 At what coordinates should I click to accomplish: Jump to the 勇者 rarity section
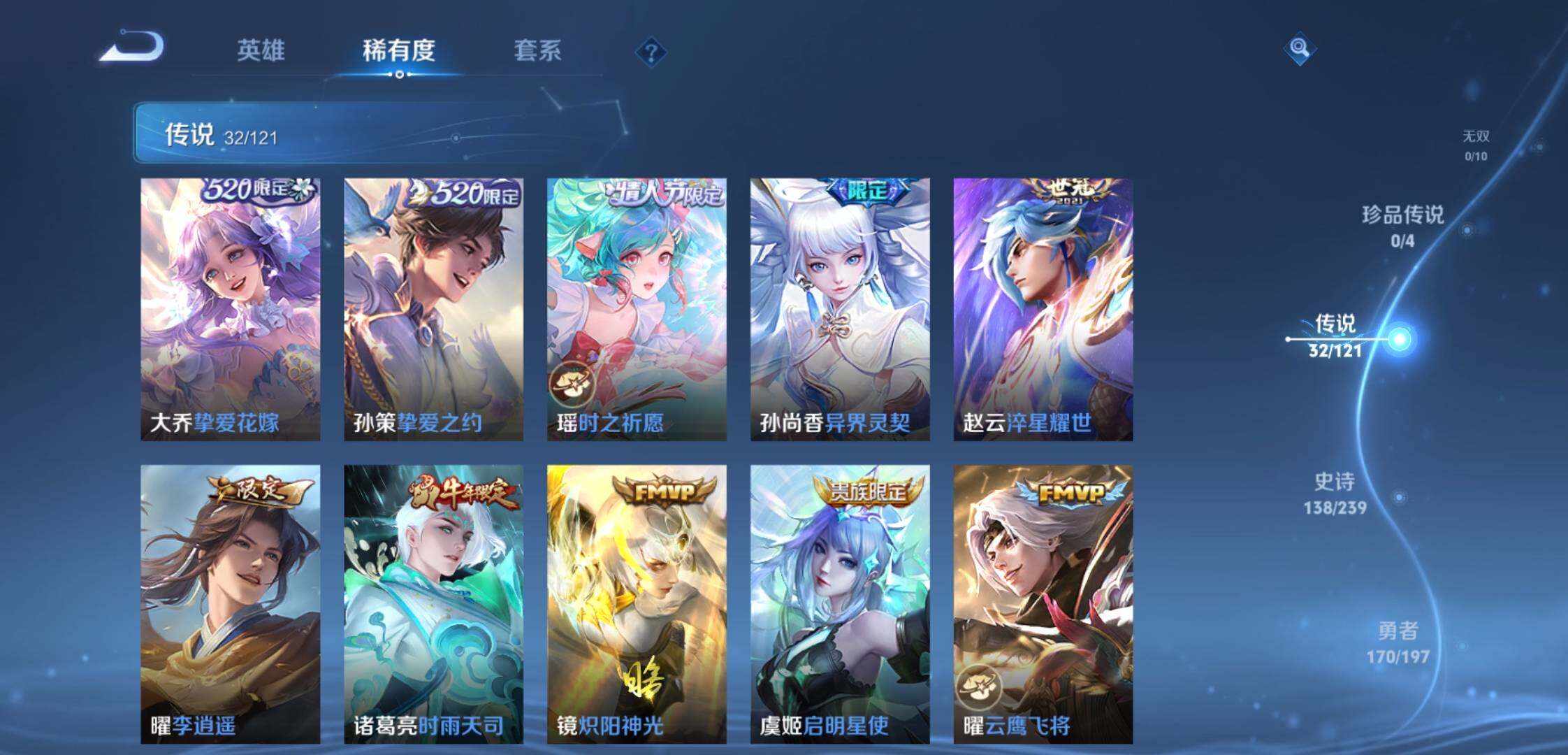coord(1398,642)
